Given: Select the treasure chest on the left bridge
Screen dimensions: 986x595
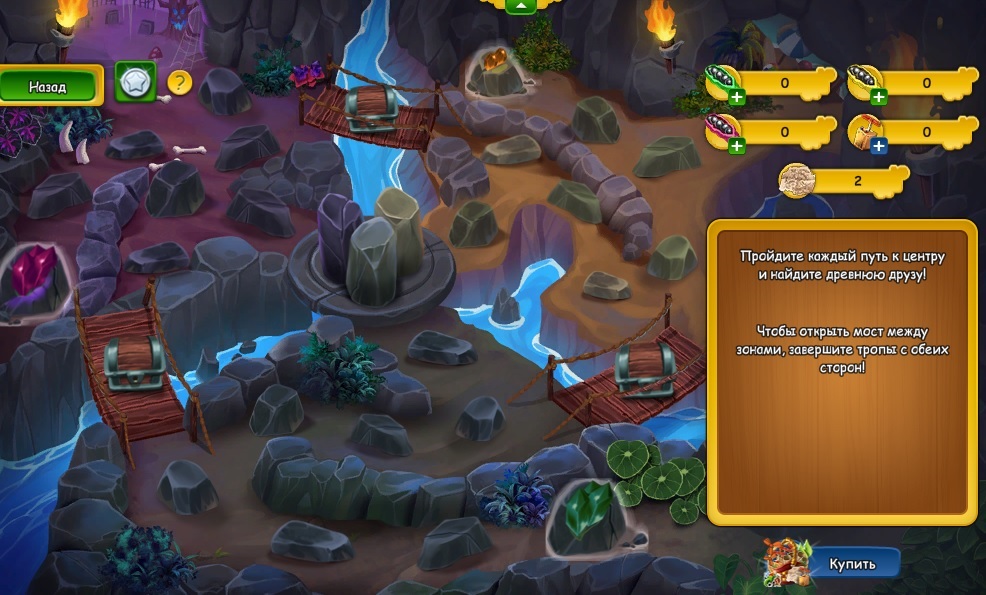Looking at the screenshot, I should [x=133, y=363].
